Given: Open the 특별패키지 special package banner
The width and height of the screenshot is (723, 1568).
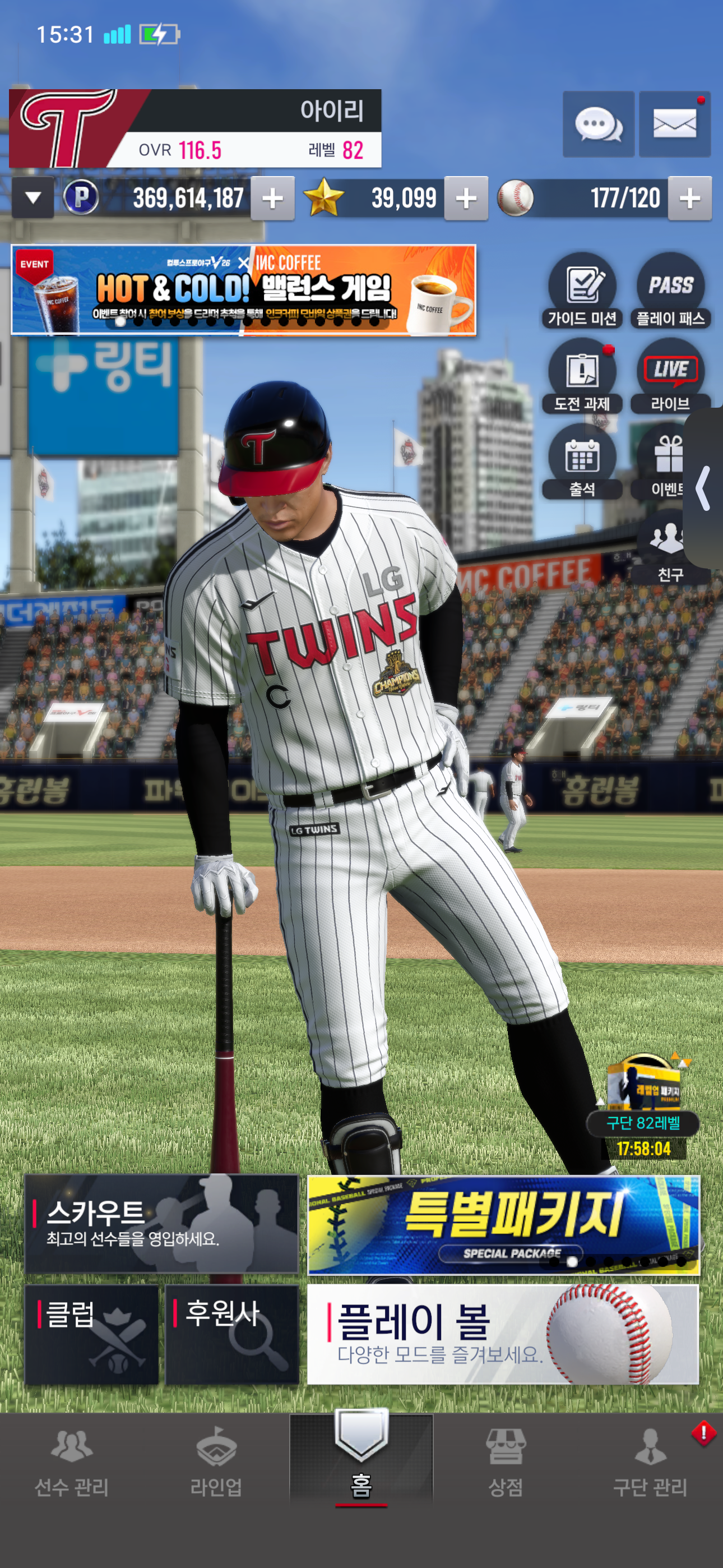Looking at the screenshot, I should coord(503,1225).
